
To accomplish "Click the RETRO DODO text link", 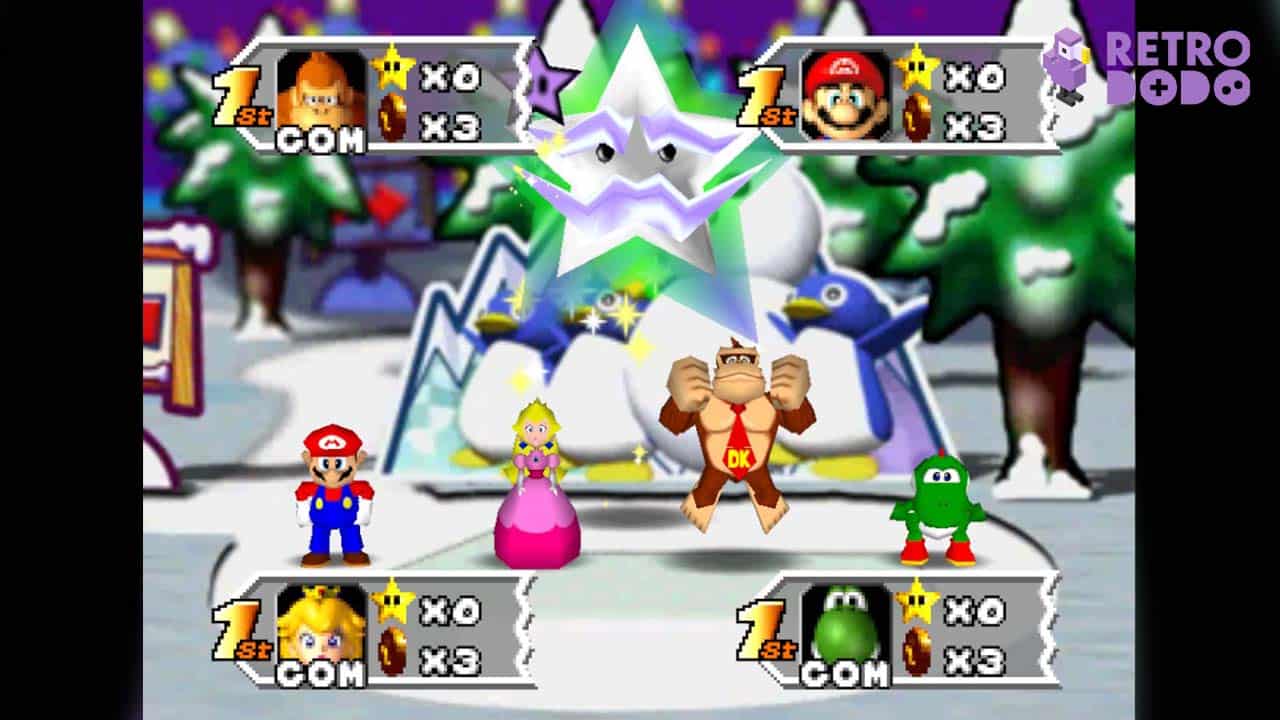I will pyautogui.click(x=1180, y=70).
